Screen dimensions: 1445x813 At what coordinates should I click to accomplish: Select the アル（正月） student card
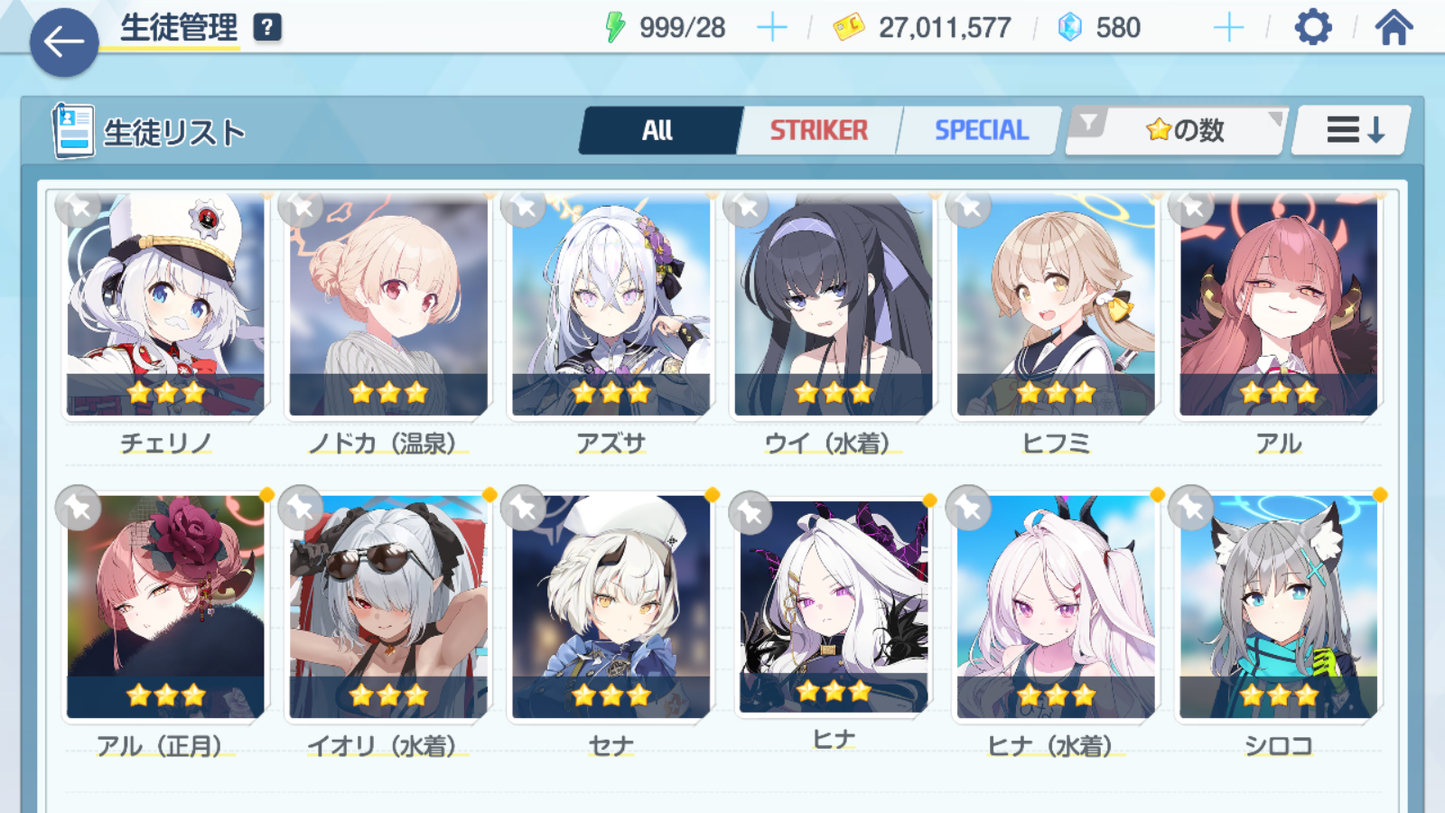(x=166, y=607)
